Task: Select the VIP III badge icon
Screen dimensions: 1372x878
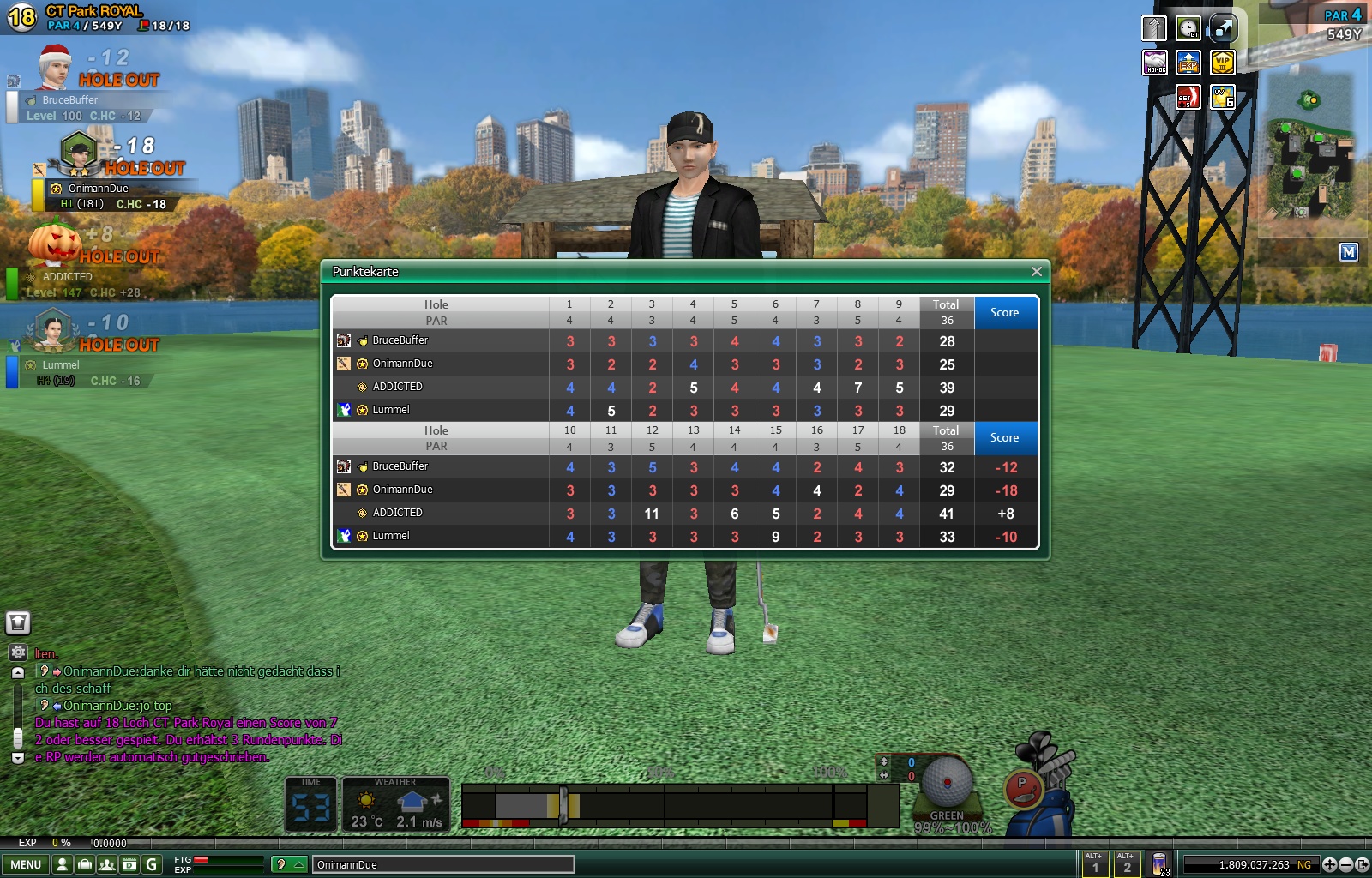Action: tap(1222, 63)
